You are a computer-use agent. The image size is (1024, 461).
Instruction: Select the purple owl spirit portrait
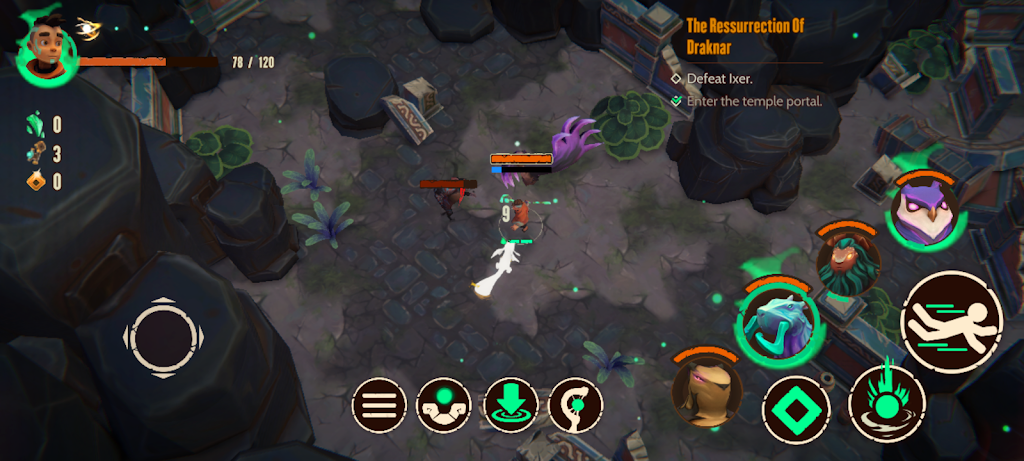(924, 213)
